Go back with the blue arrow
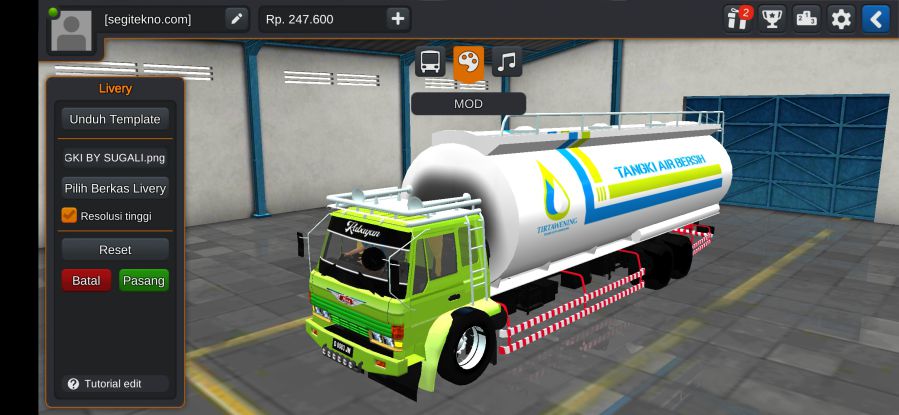The height and width of the screenshot is (415, 899). pos(875,19)
